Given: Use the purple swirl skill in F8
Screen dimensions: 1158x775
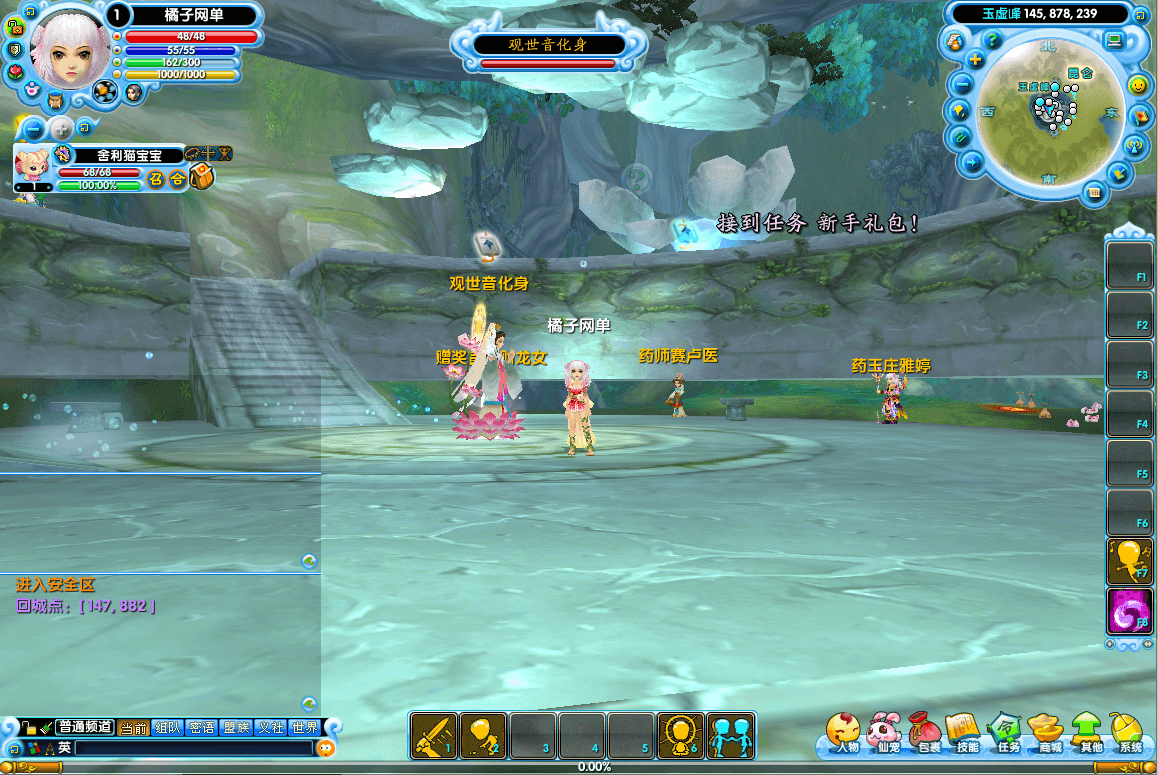Looking at the screenshot, I should pos(1130,611).
